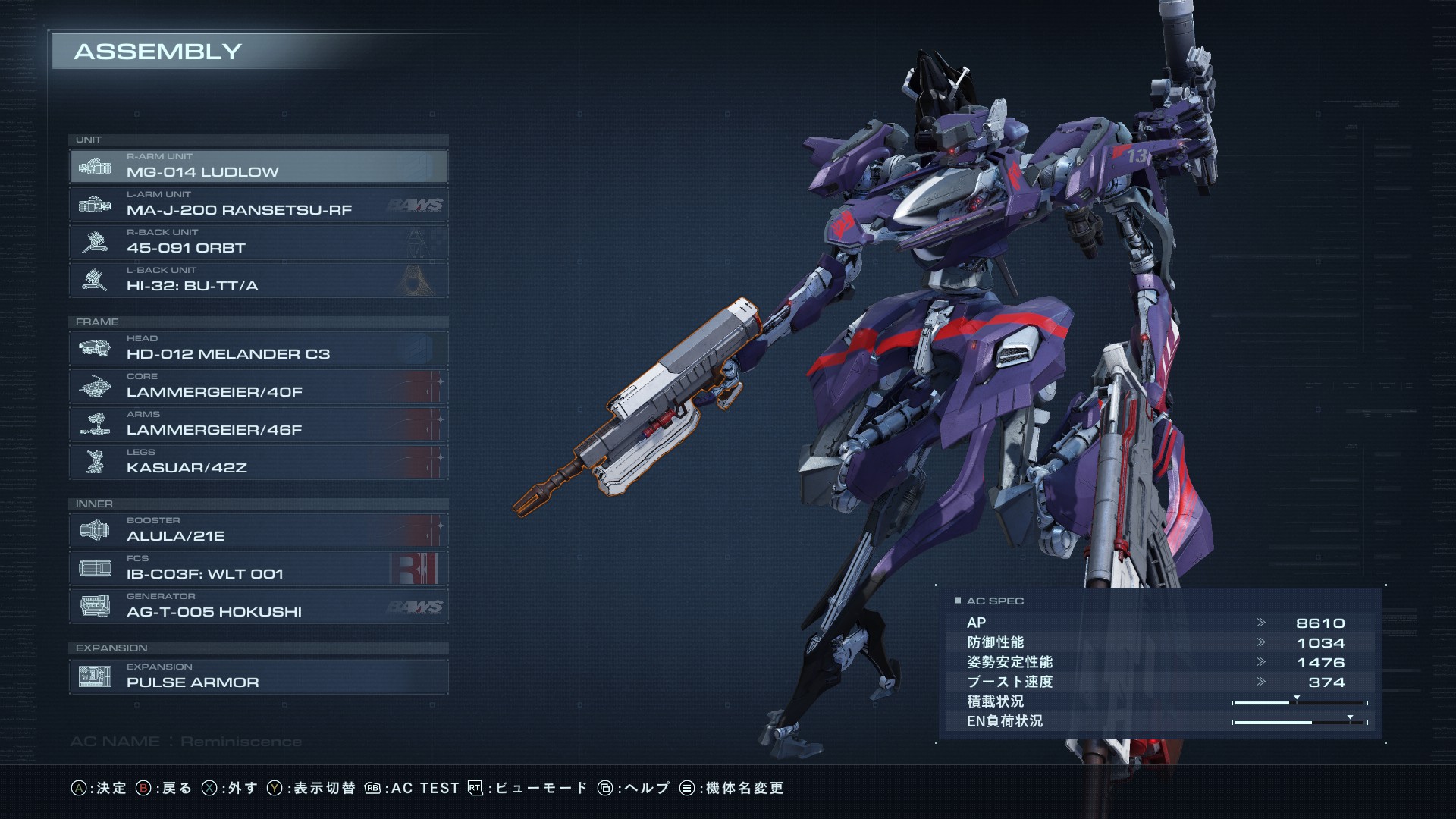This screenshot has height=819, width=1456.
Task: Open the LAMMERGEIER/40F core slot
Action: [258, 386]
